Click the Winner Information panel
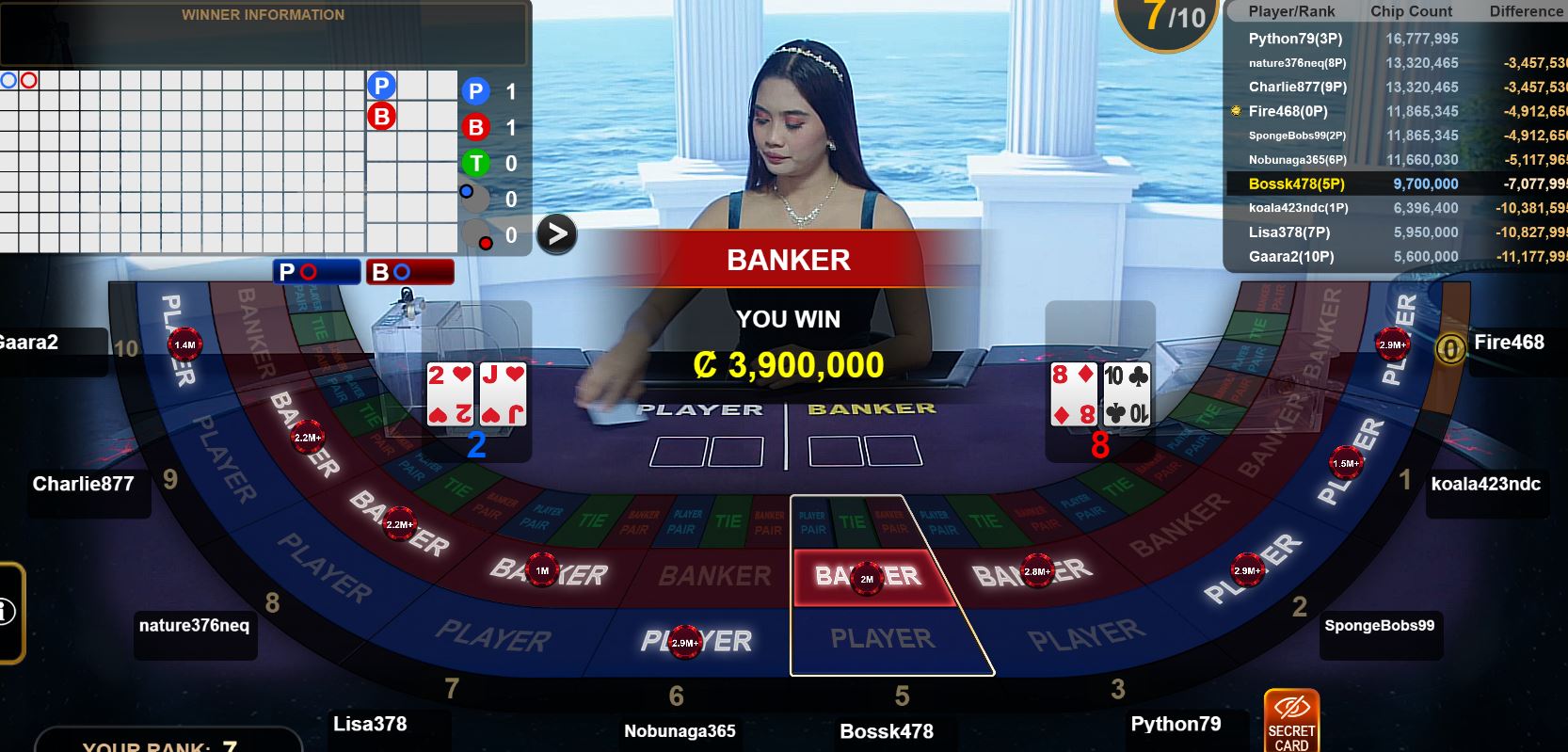The height and width of the screenshot is (752, 1568). (x=263, y=32)
